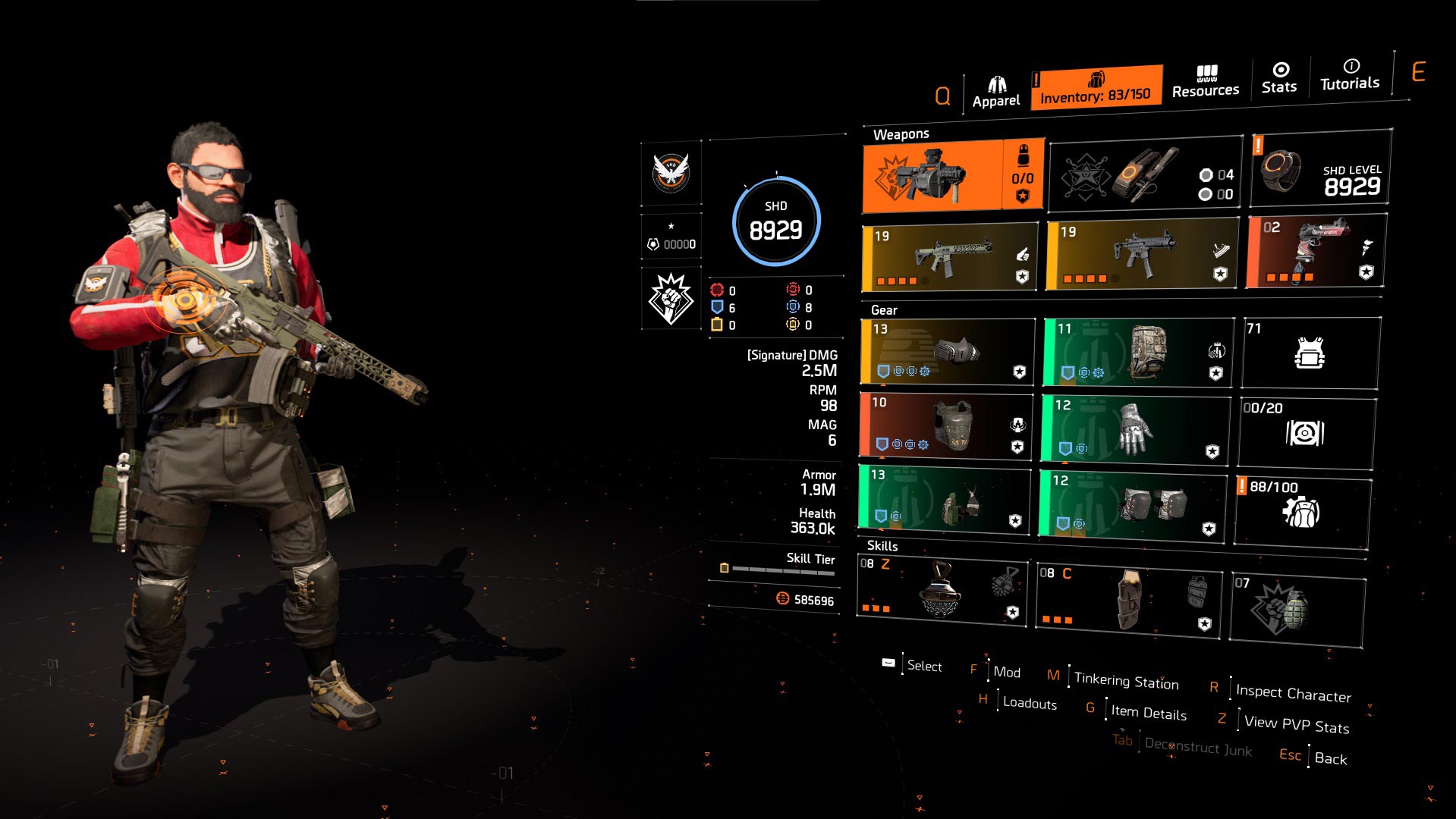The width and height of the screenshot is (1456, 819).
Task: Choose the holster gear slot
Action: 944,499
